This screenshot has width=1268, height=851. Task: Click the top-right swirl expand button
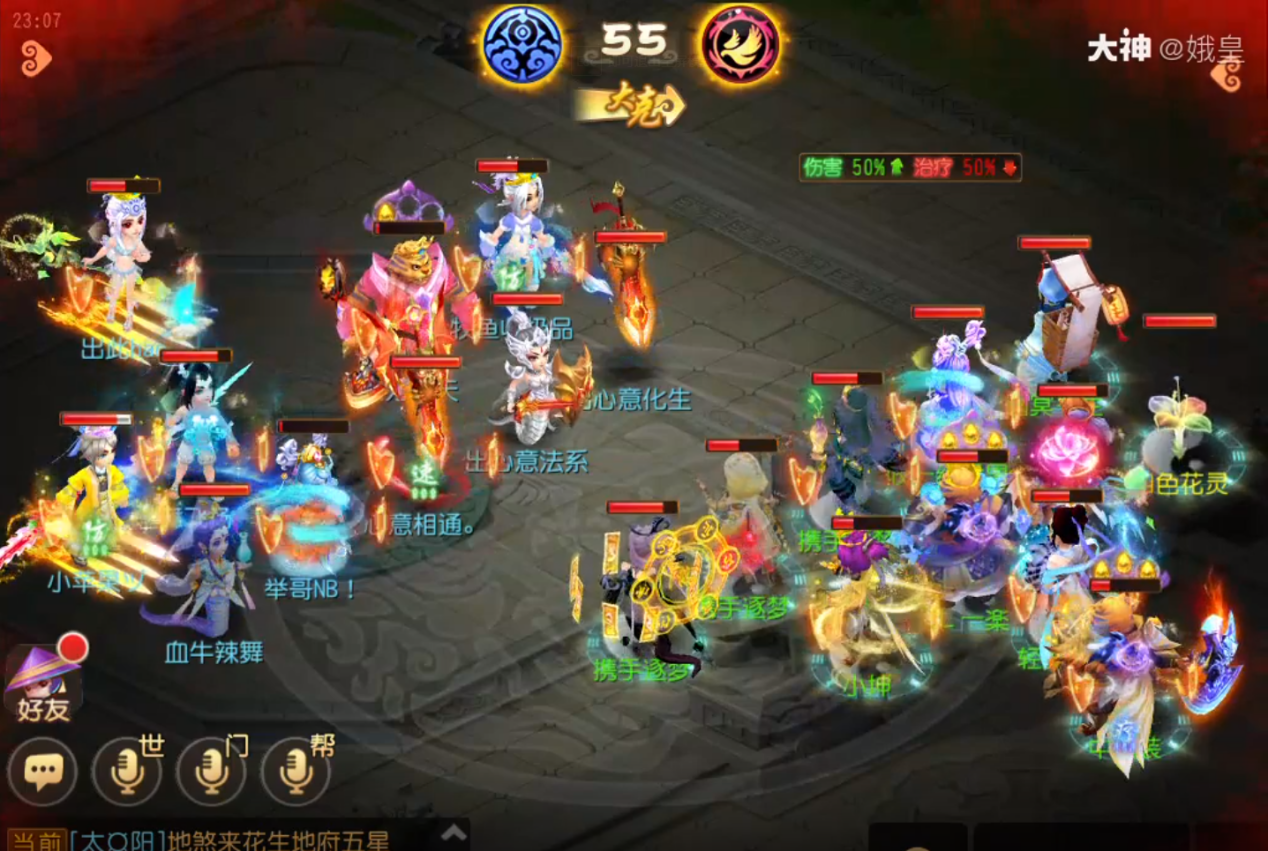1227,73
